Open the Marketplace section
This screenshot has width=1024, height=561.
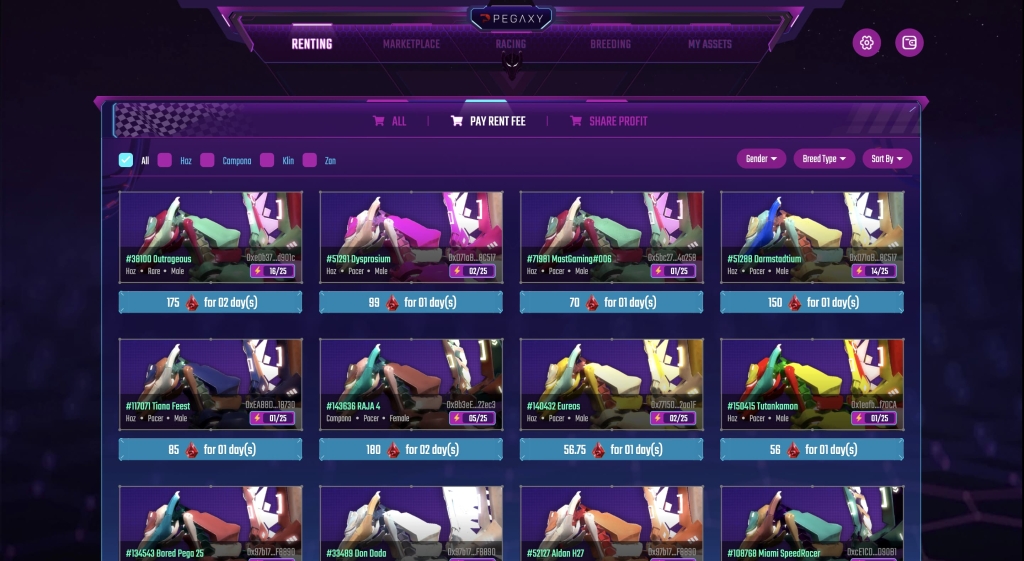click(x=411, y=44)
